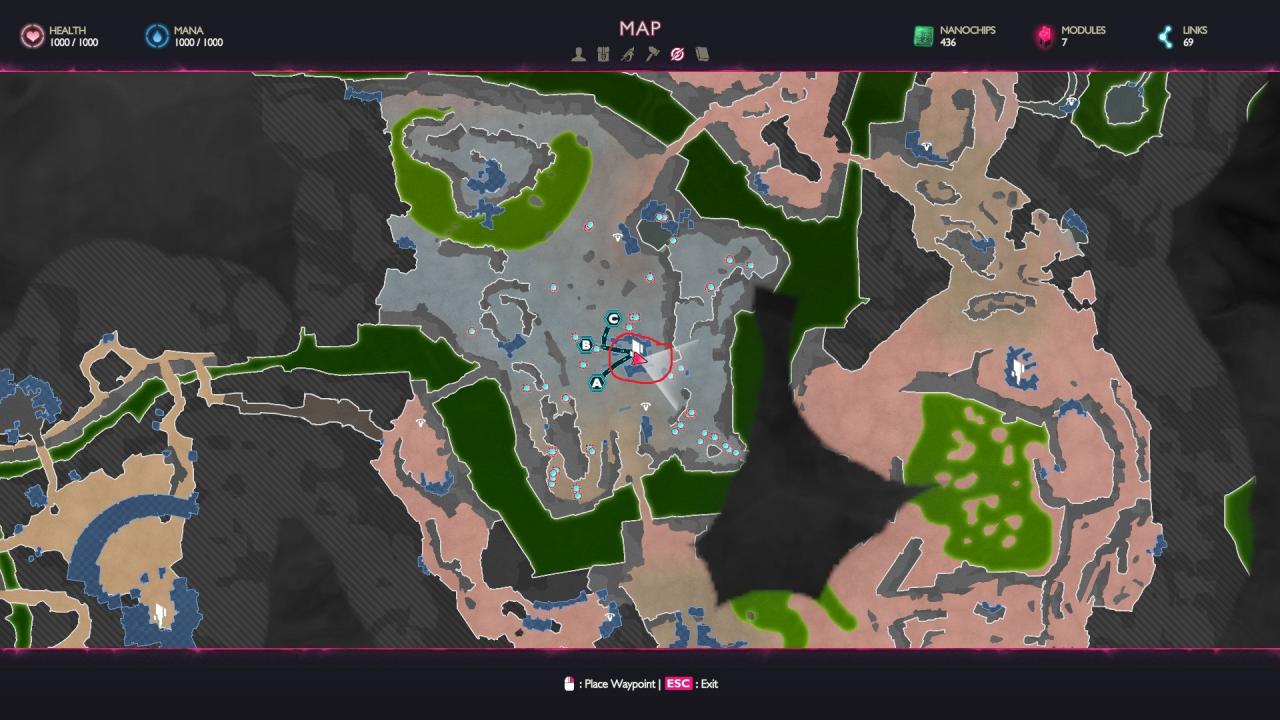Select the axe crafting tab
Viewport: 1280px width, 720px height.
(652, 54)
